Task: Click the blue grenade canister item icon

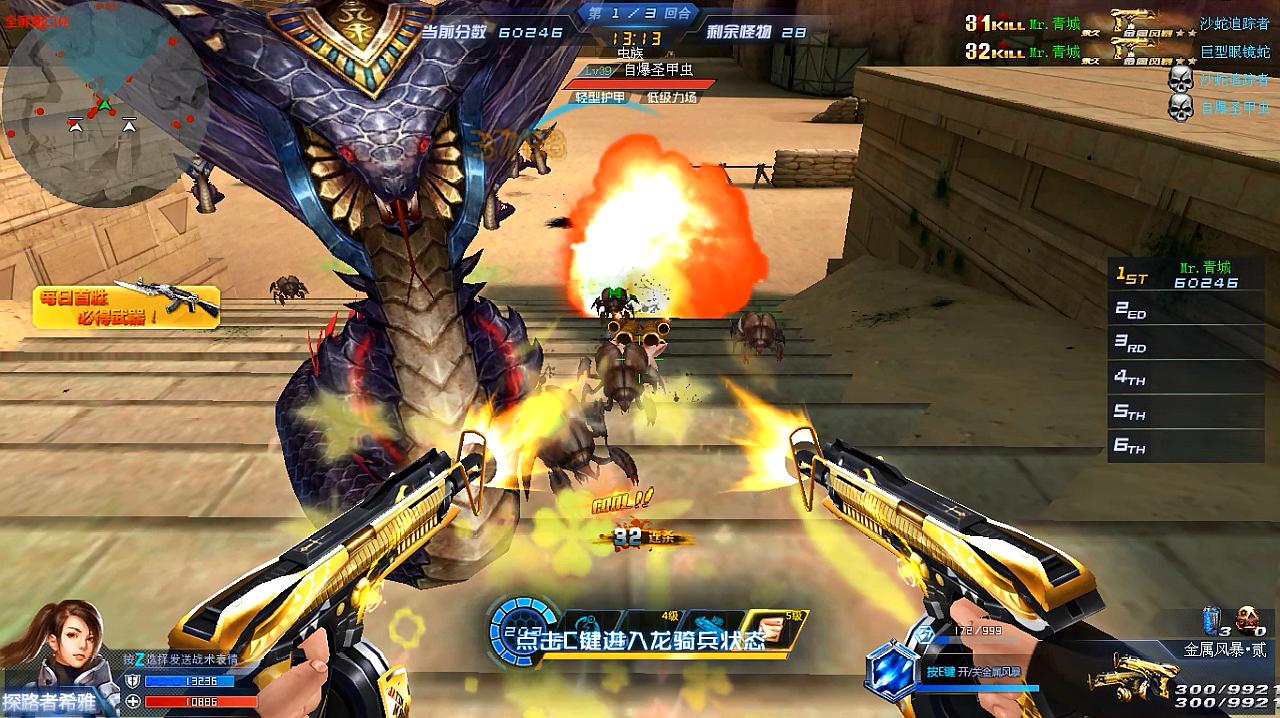Action: point(1213,619)
